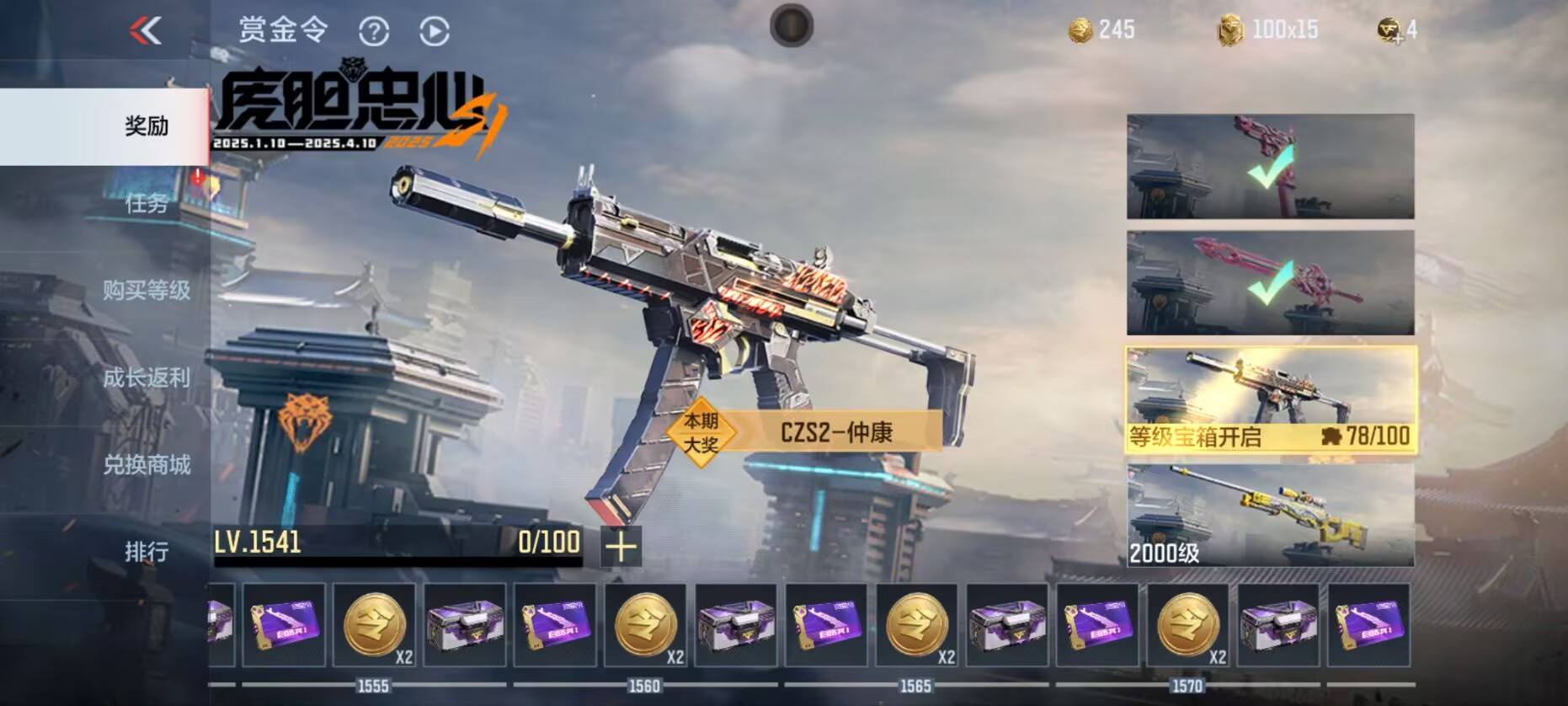This screenshot has height=706, width=1568.
Task: Add currency via the top-right plus coin icon
Action: (x=1389, y=31)
